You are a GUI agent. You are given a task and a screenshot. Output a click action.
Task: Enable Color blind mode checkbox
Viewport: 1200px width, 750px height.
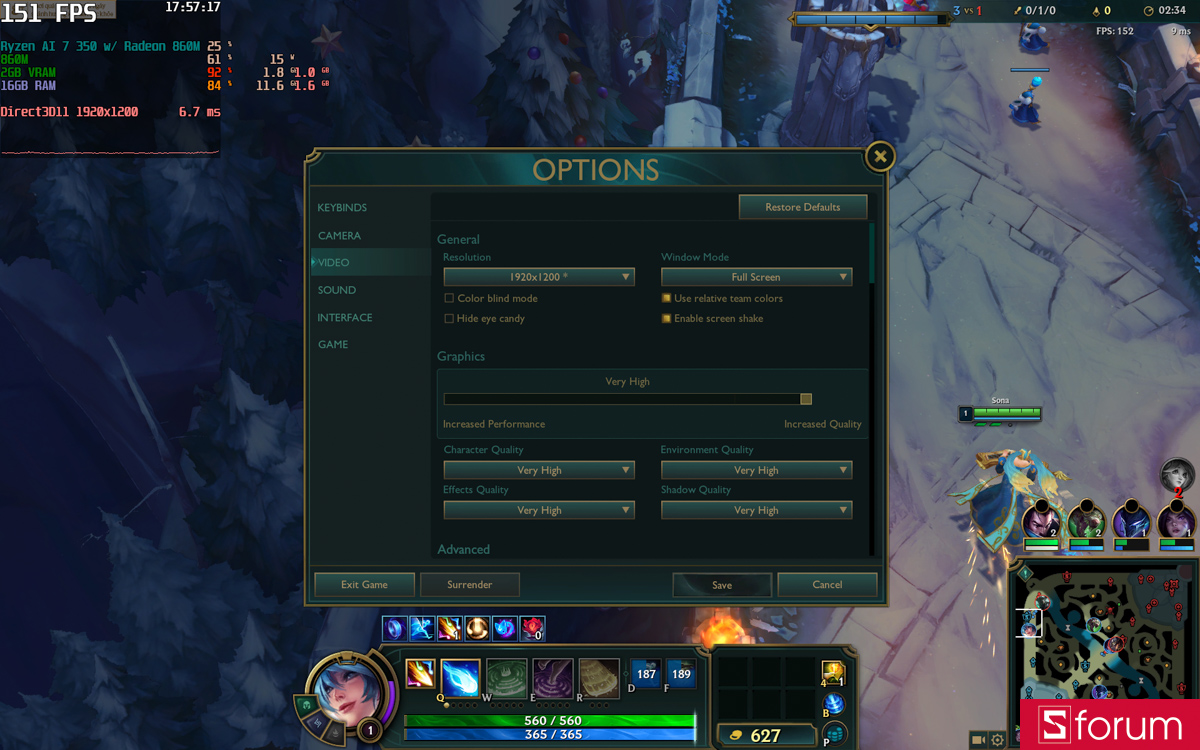pos(449,299)
